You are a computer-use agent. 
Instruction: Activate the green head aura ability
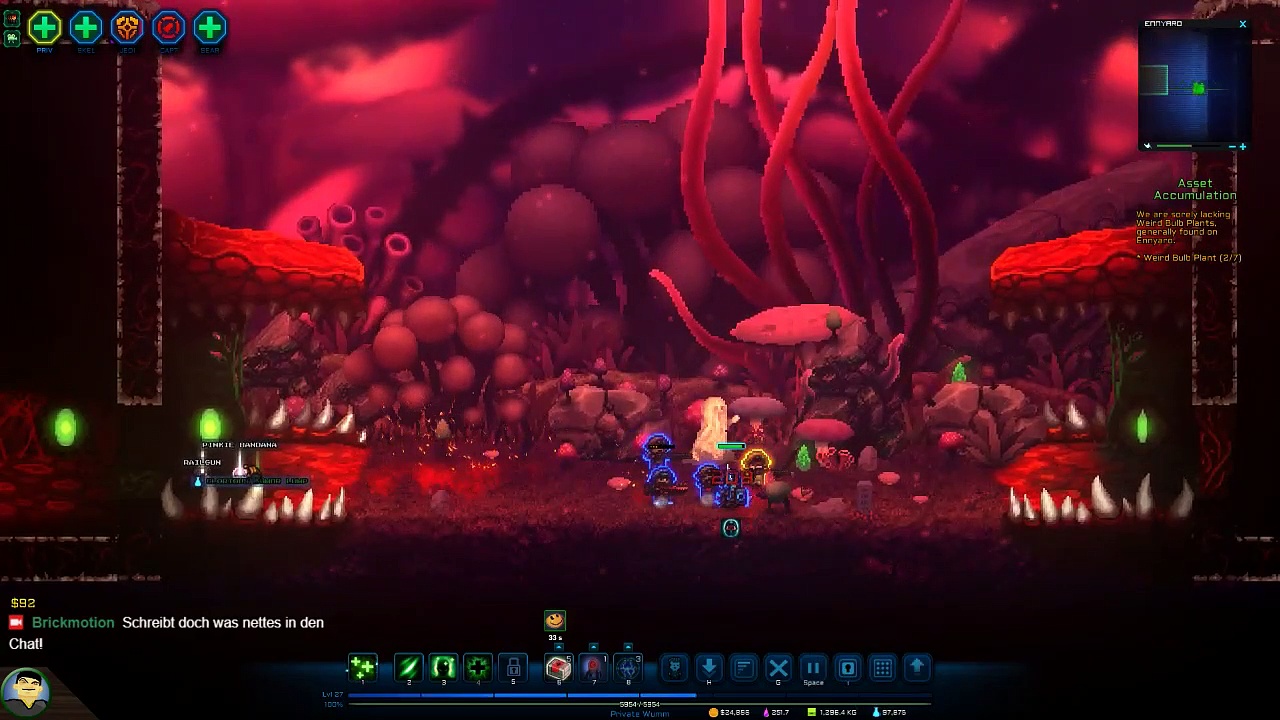(x=443, y=667)
